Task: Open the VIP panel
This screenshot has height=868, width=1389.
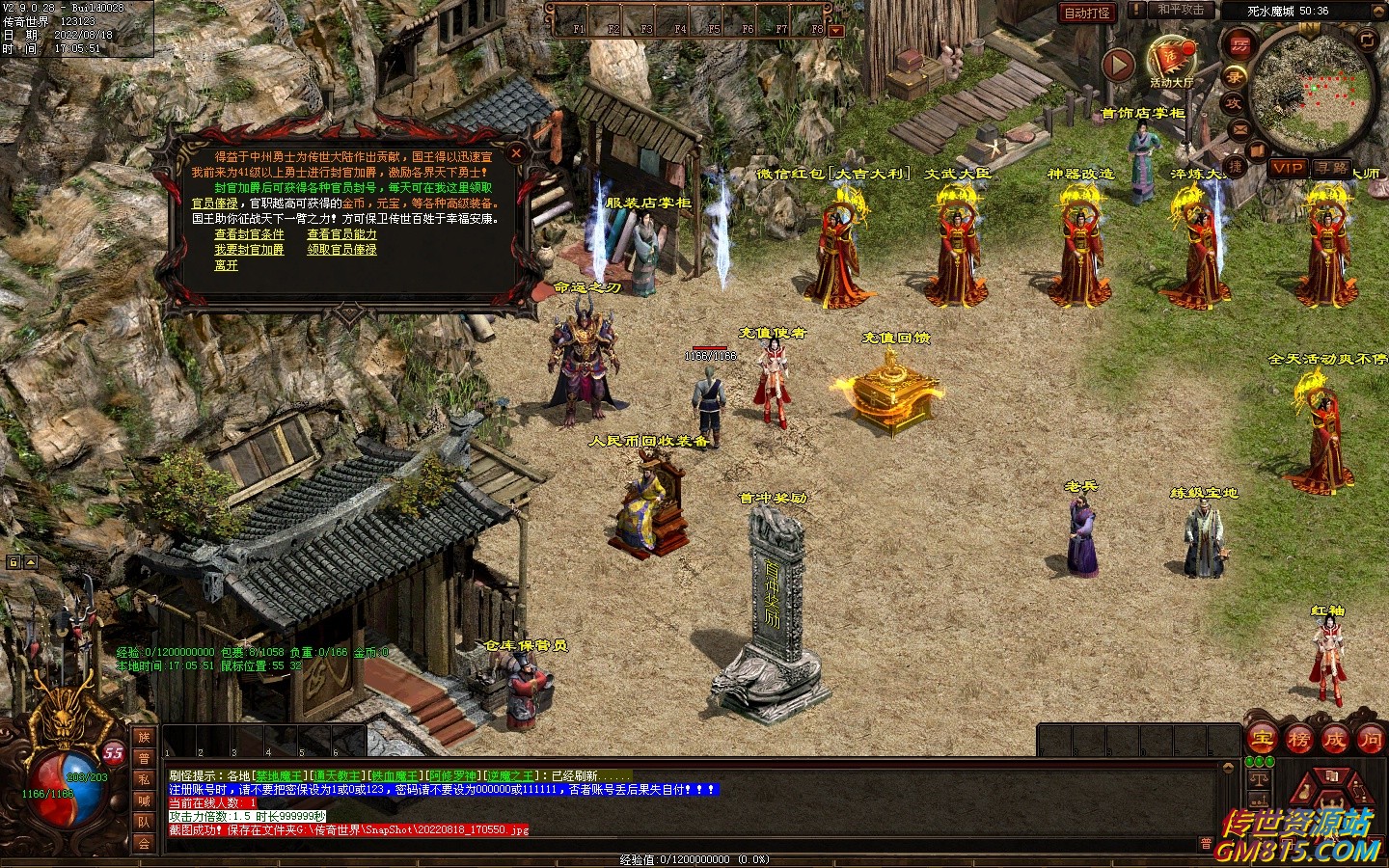Action: click(x=1287, y=168)
